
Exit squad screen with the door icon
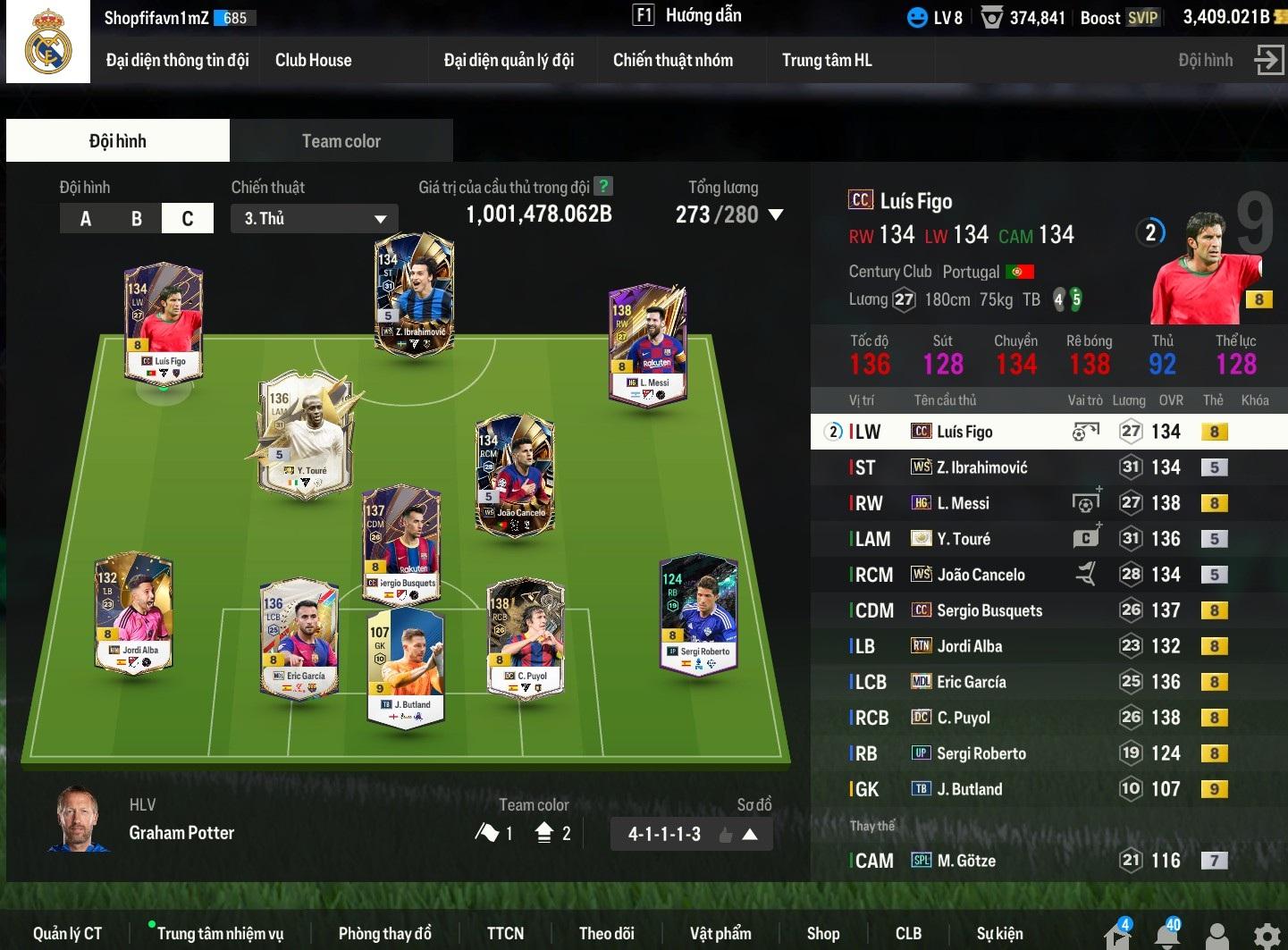click(1268, 61)
